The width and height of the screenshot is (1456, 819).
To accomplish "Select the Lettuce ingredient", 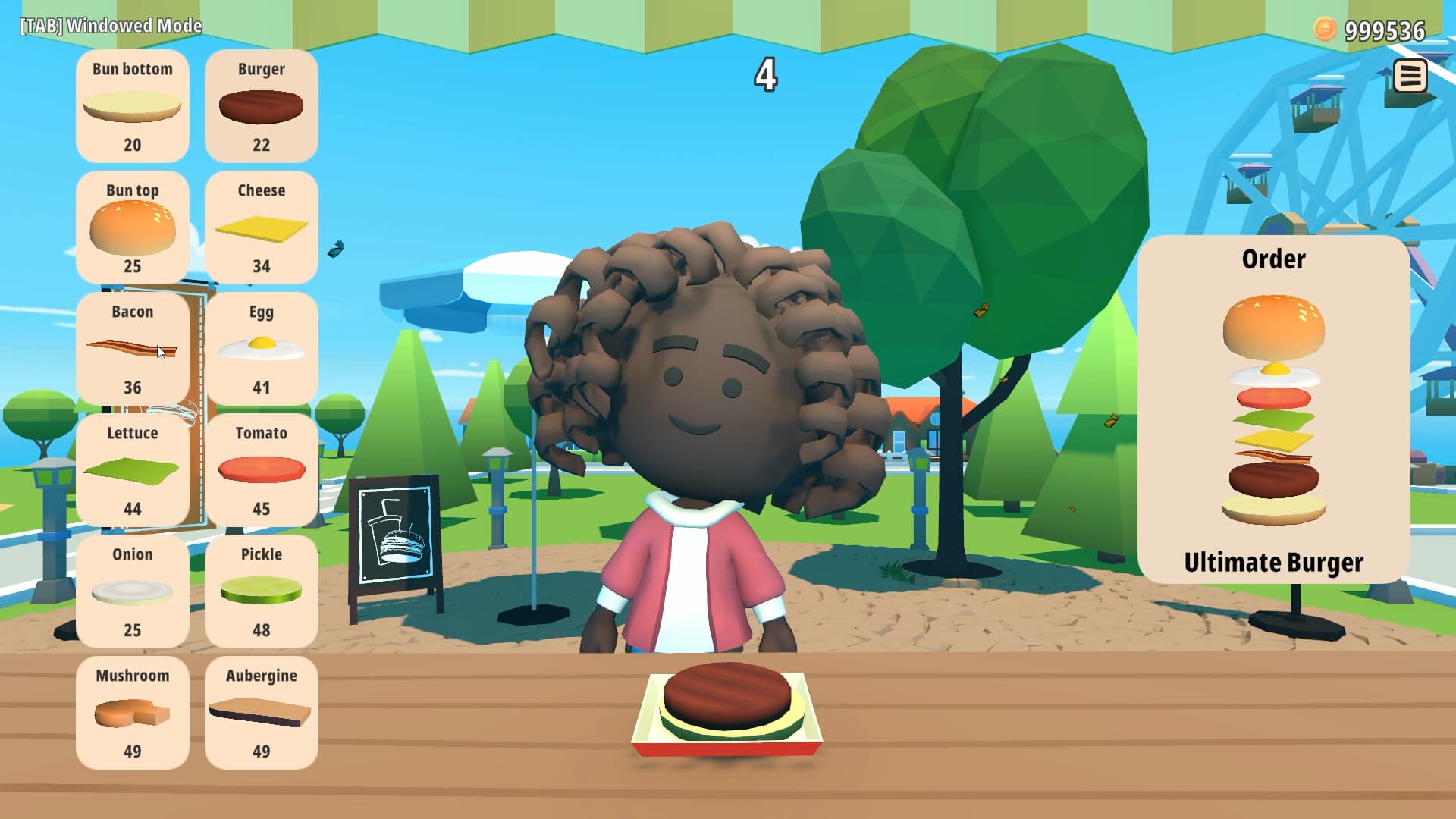I will click(133, 470).
